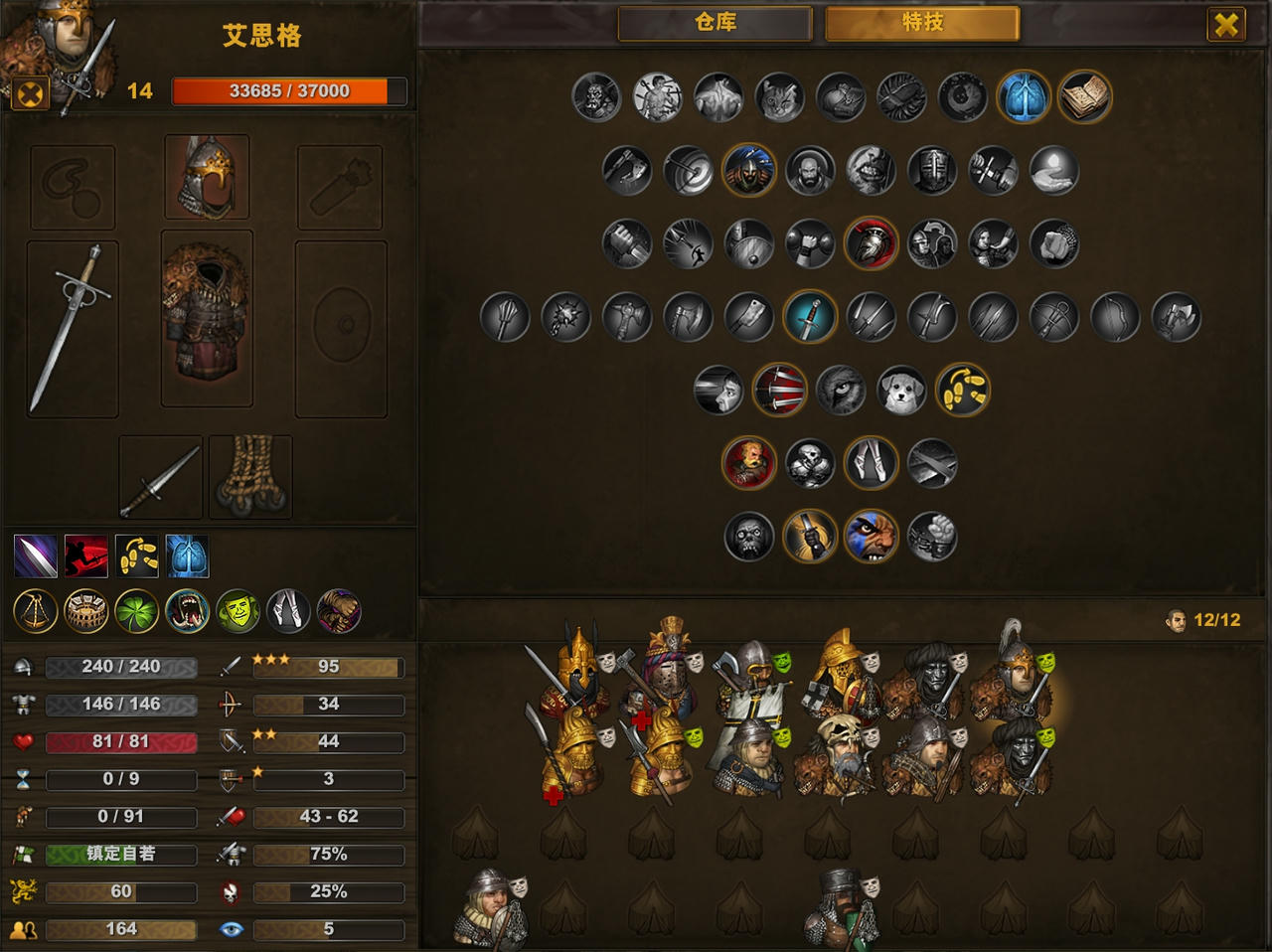Click the blue-faced warrior perk icon
The width and height of the screenshot is (1272, 952).
pos(871,537)
